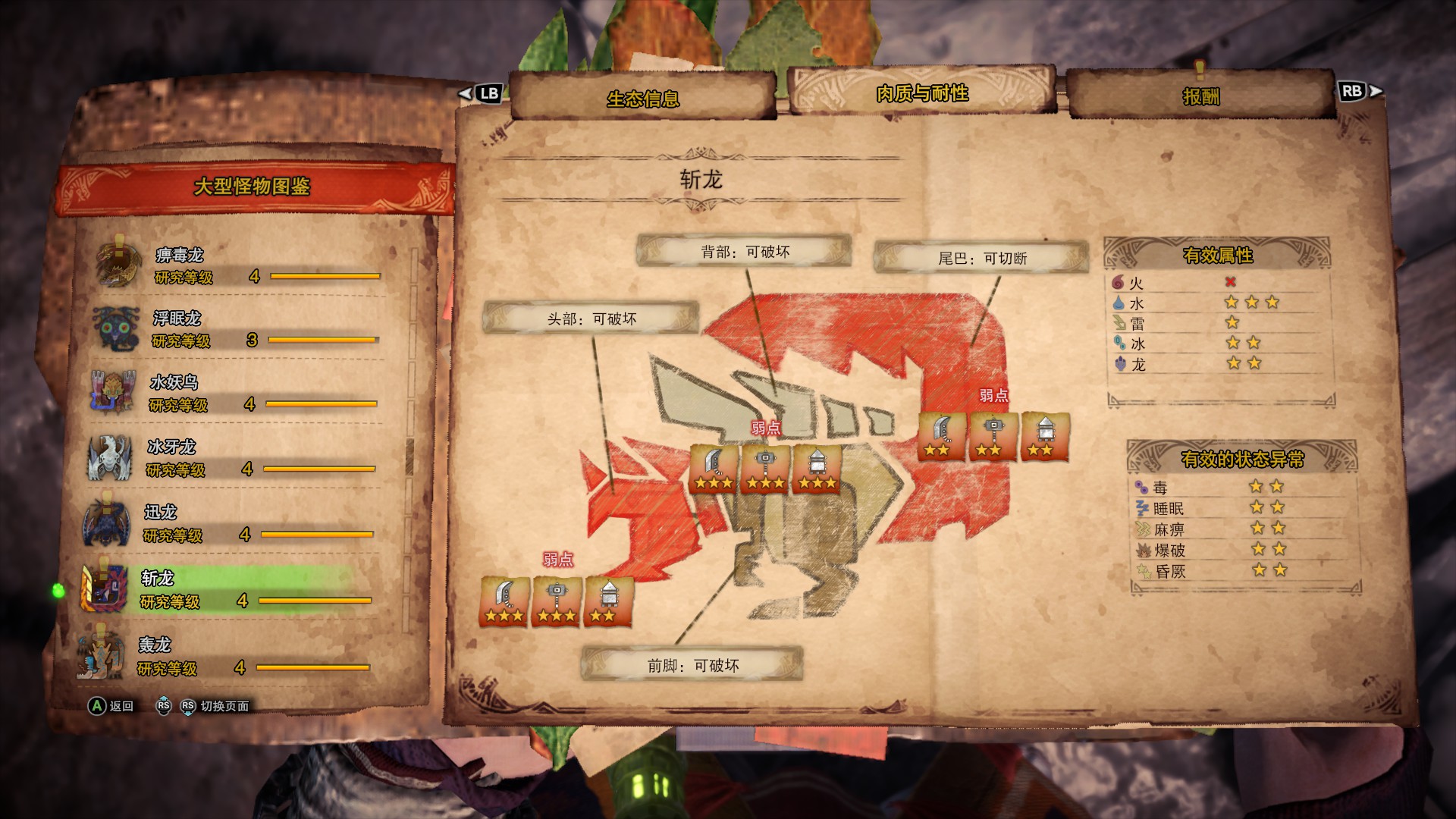Click the 尾巴：可切断 label
1456x819 pixels.
point(982,259)
